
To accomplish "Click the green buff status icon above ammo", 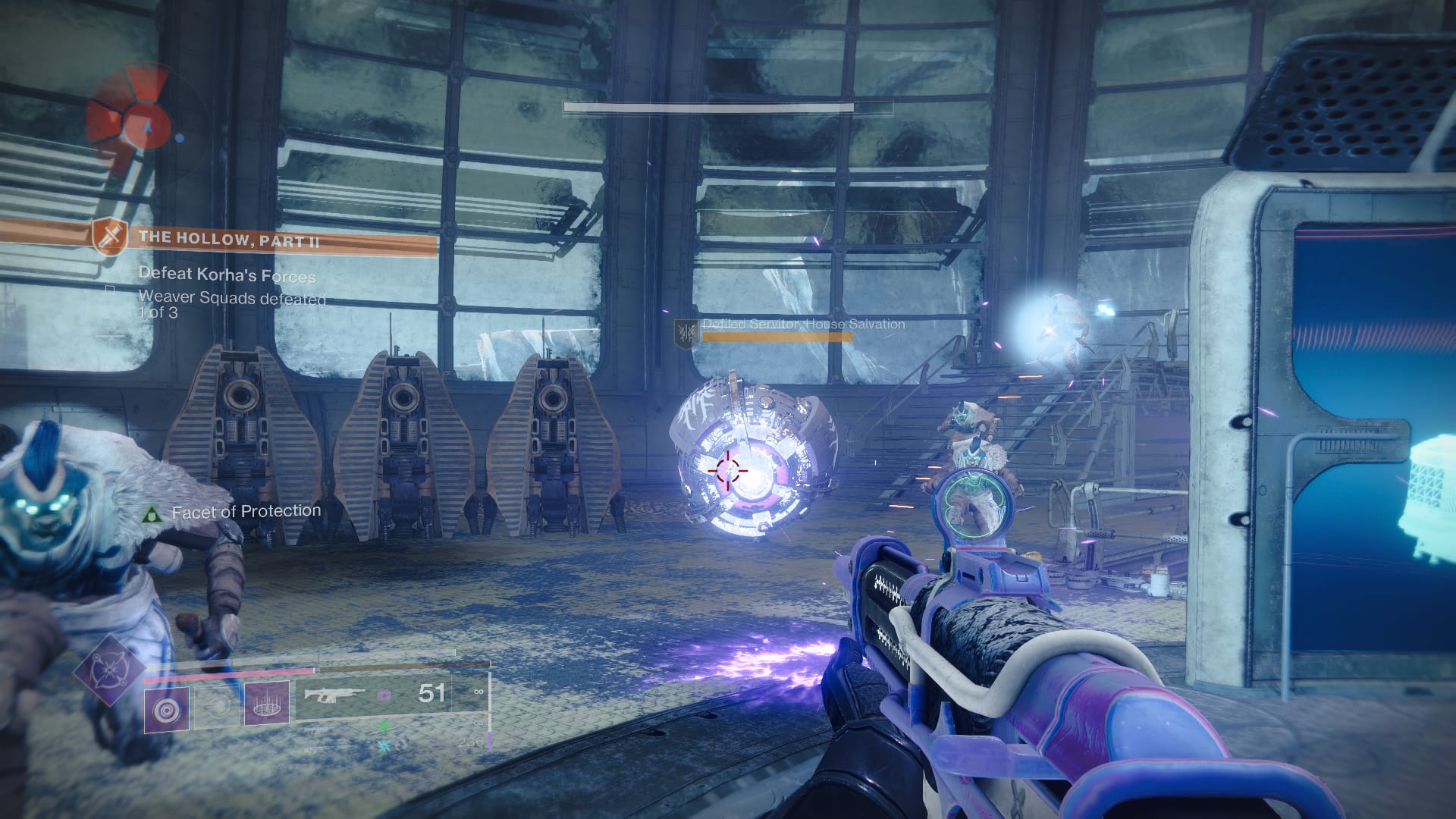I will [384, 728].
